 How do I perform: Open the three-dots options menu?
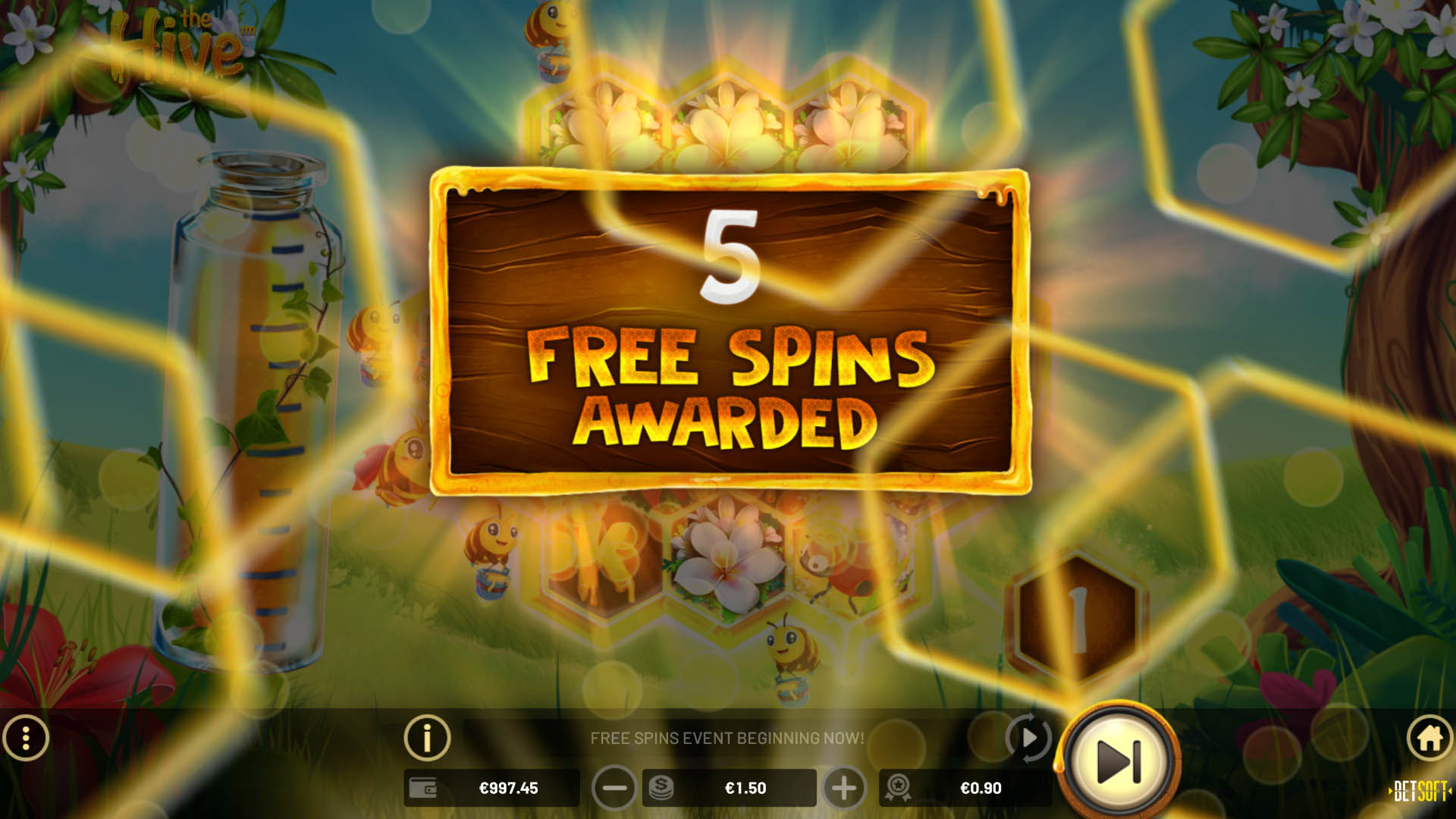27,736
